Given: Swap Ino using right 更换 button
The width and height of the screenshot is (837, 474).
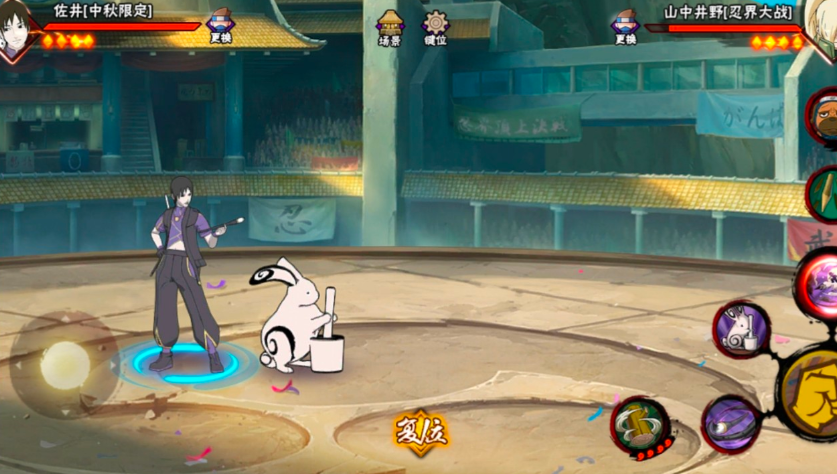Looking at the screenshot, I should pyautogui.click(x=625, y=27).
